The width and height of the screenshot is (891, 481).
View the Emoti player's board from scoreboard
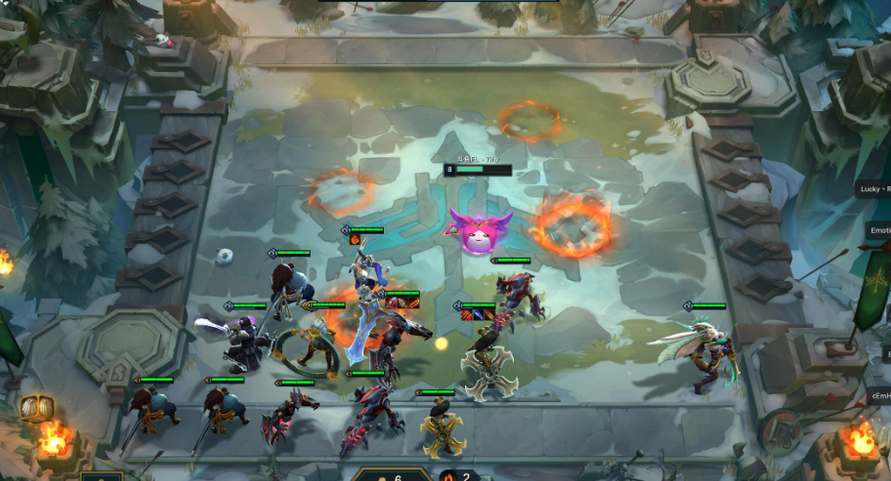(x=878, y=230)
